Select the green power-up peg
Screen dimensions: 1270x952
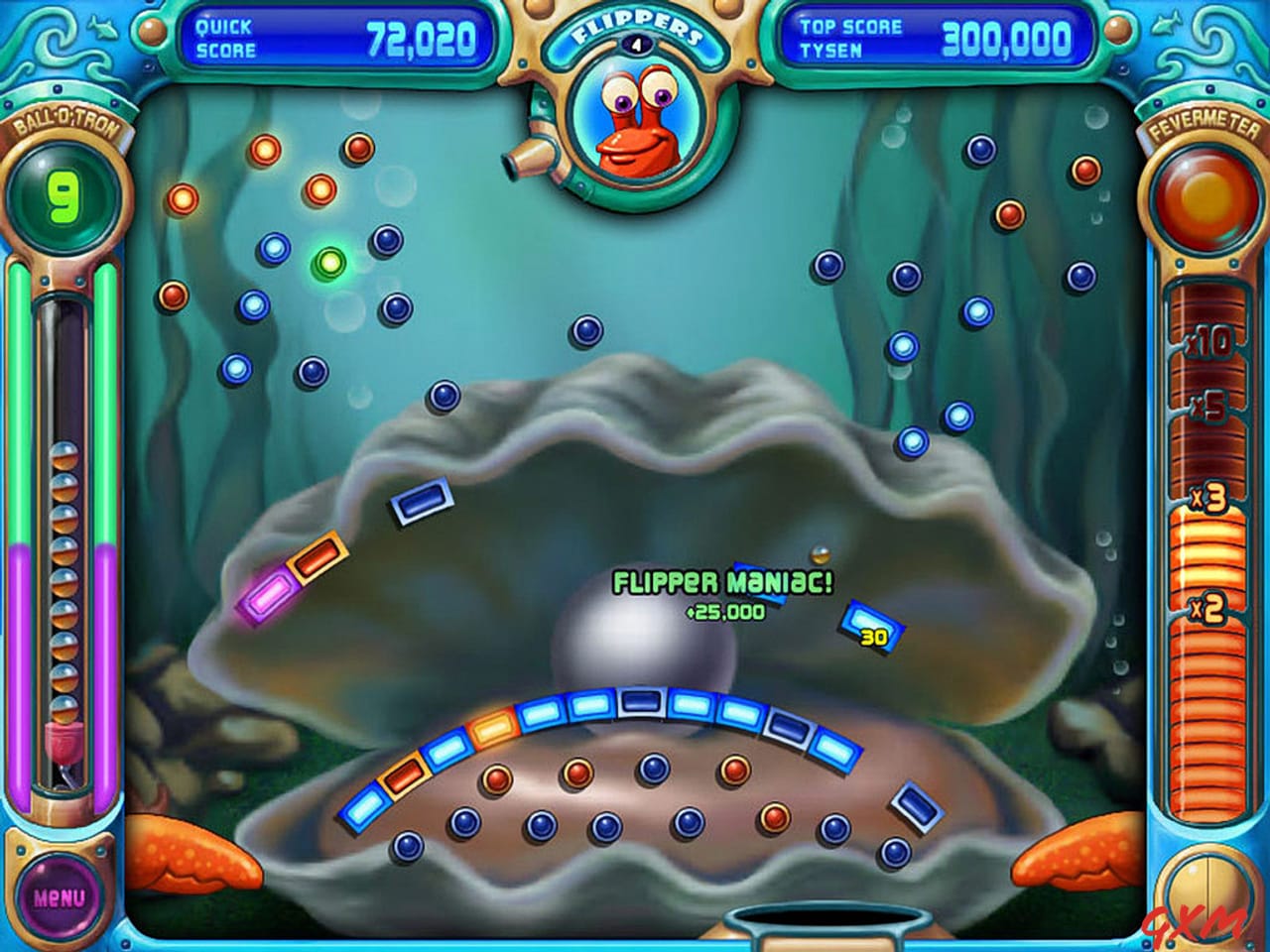[x=331, y=263]
